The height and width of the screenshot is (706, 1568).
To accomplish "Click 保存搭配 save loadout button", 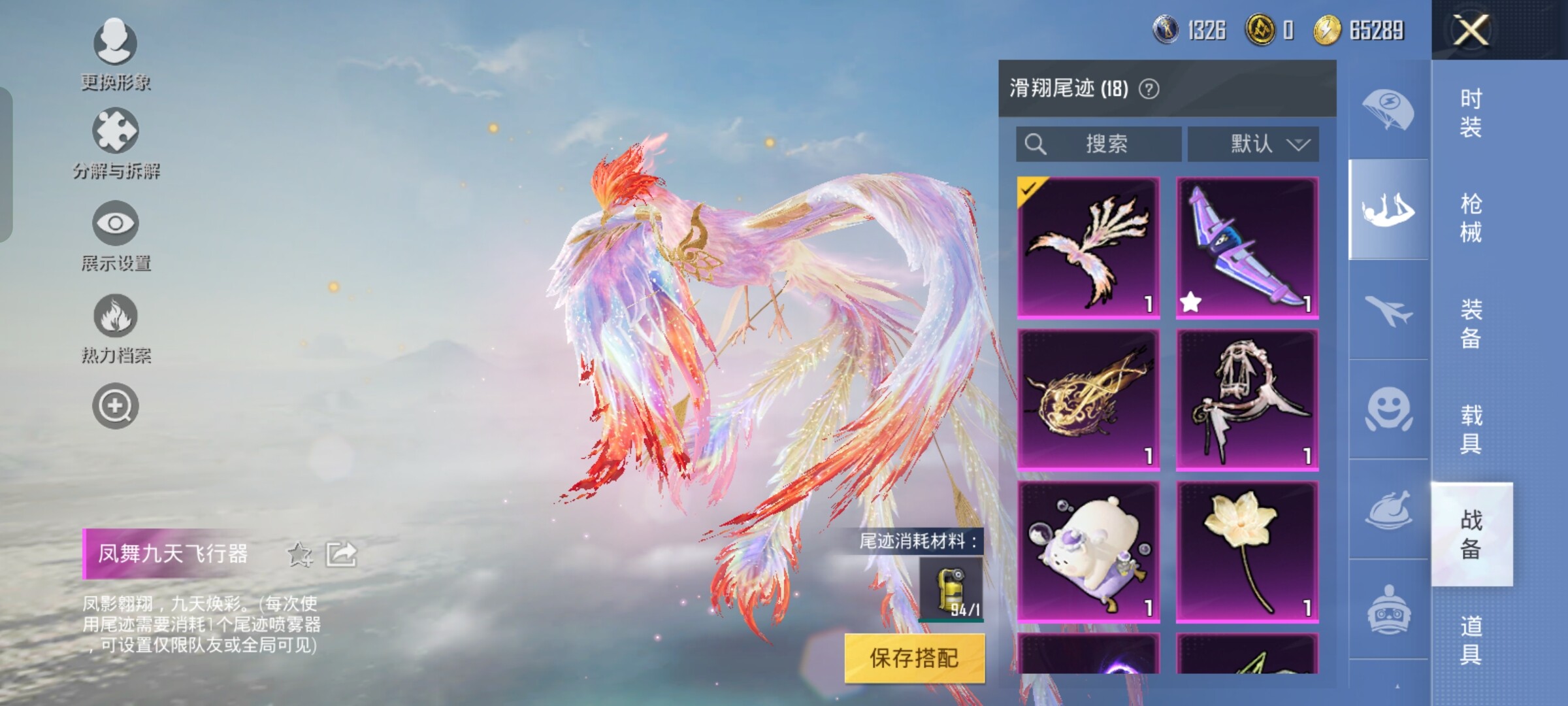I will (x=914, y=658).
